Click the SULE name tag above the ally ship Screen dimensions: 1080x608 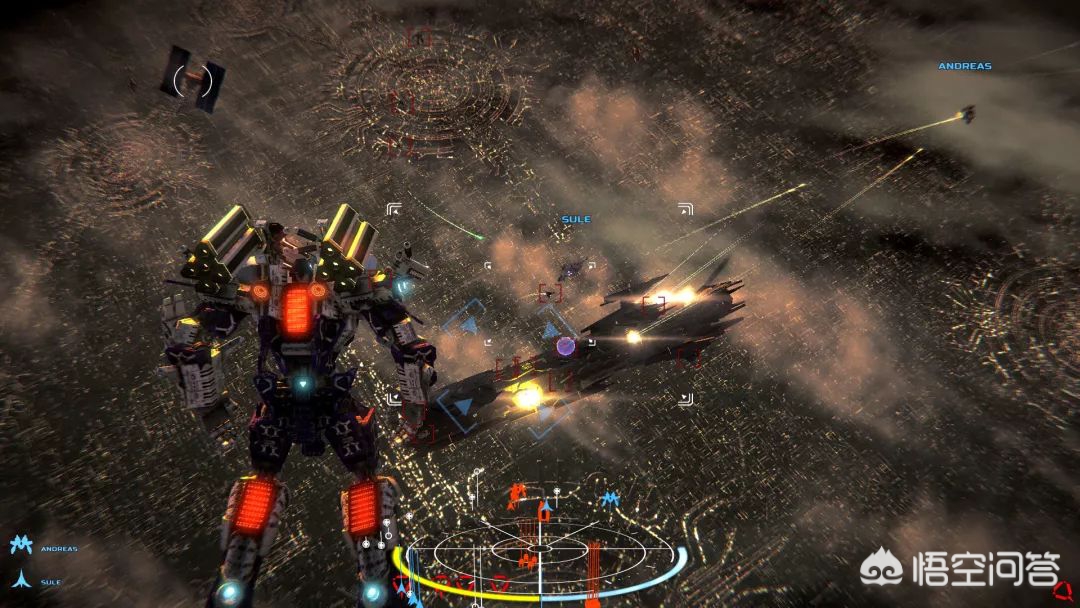576,219
